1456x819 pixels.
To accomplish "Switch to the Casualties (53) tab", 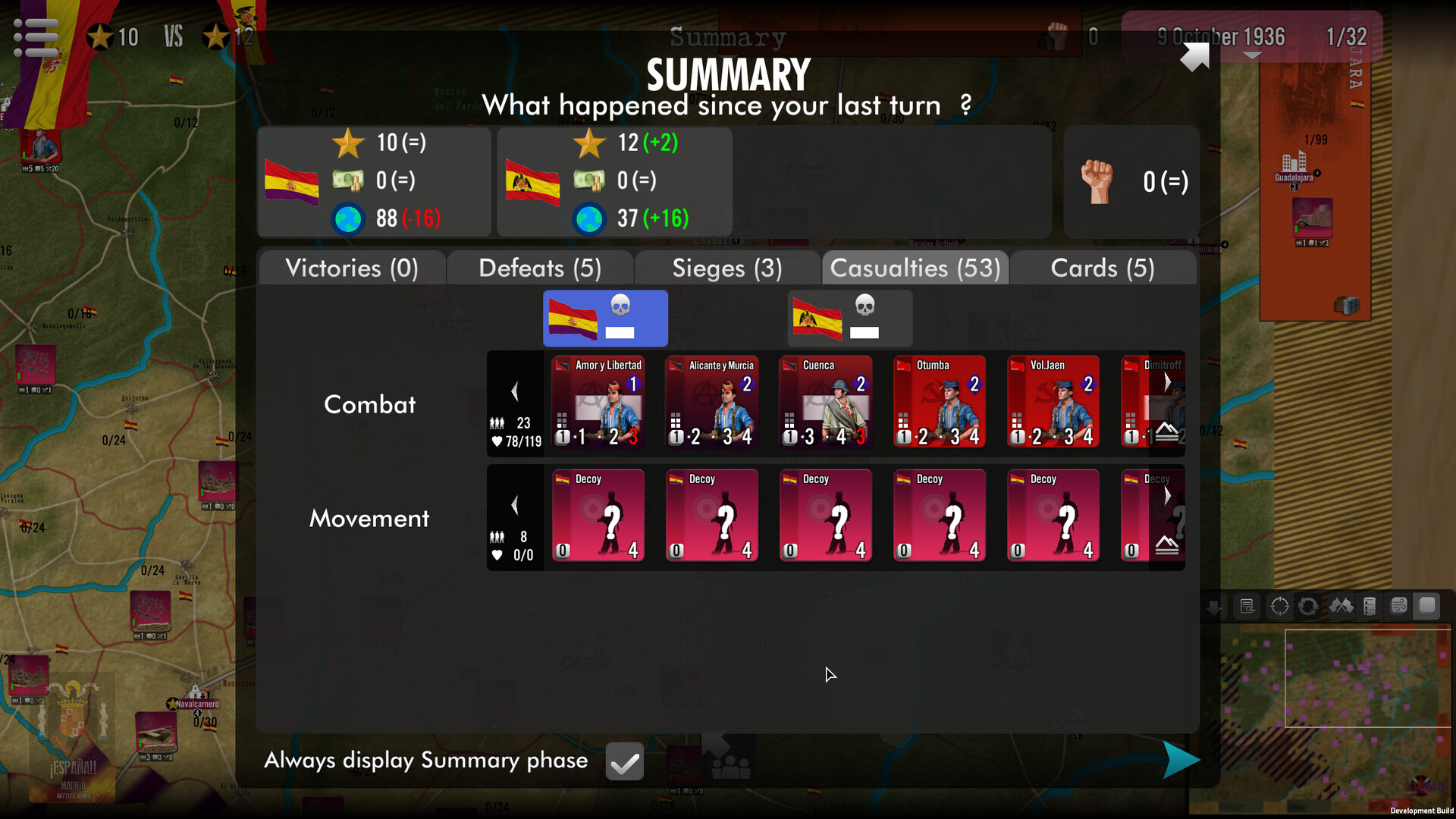I will (915, 268).
